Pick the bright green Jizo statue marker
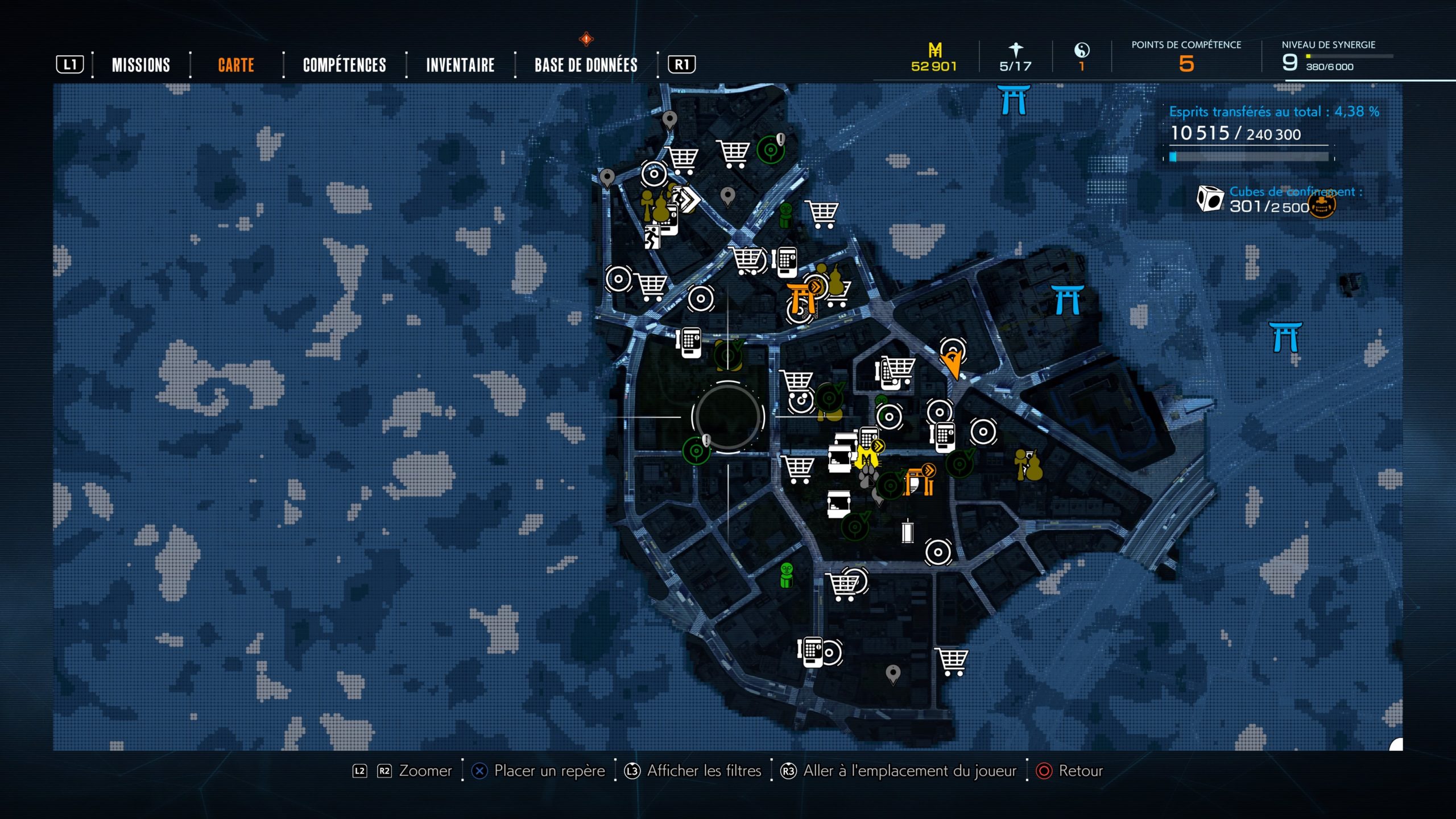This screenshot has height=819, width=1456. click(x=787, y=574)
